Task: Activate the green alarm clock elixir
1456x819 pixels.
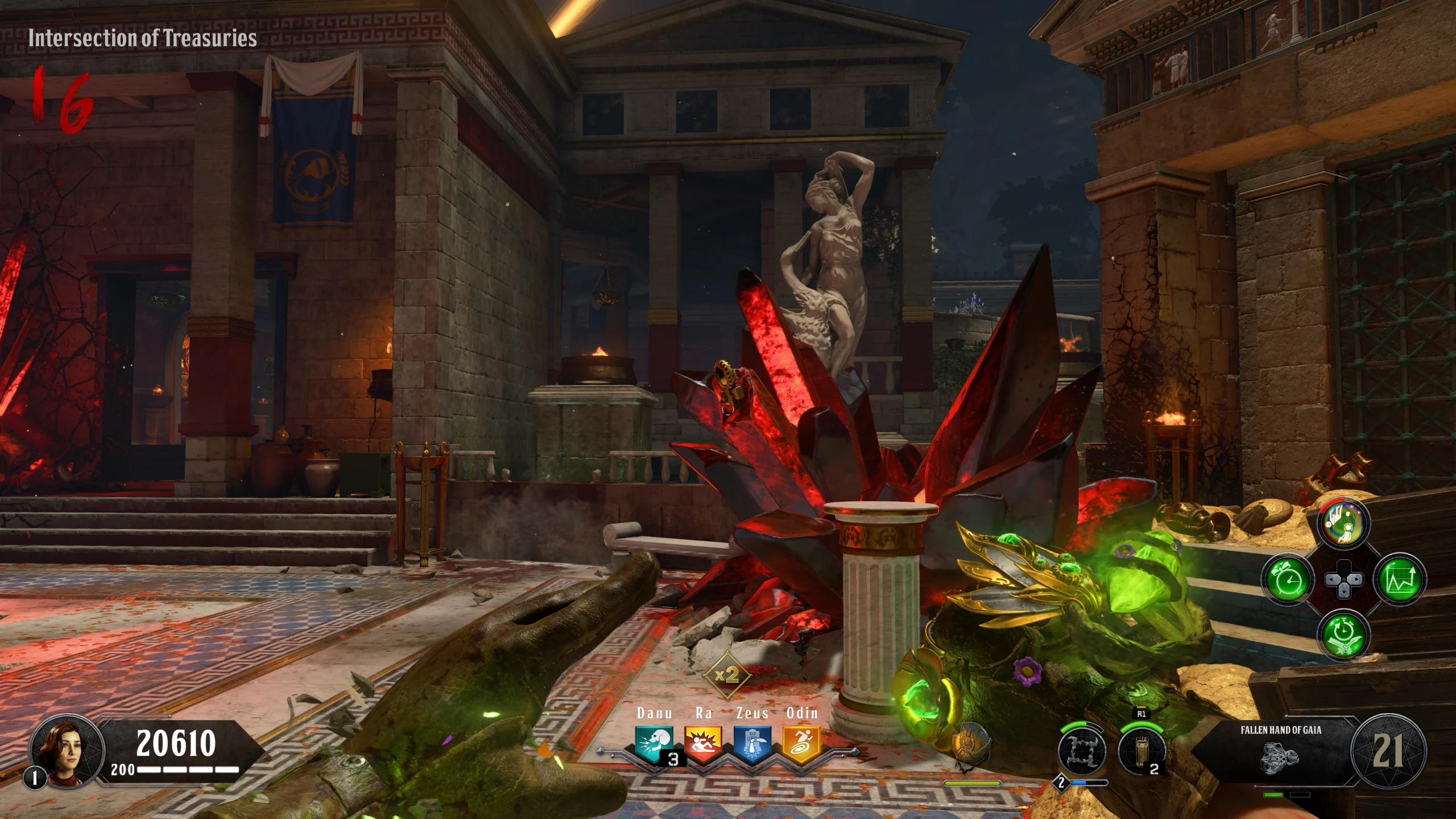Action: [1288, 580]
